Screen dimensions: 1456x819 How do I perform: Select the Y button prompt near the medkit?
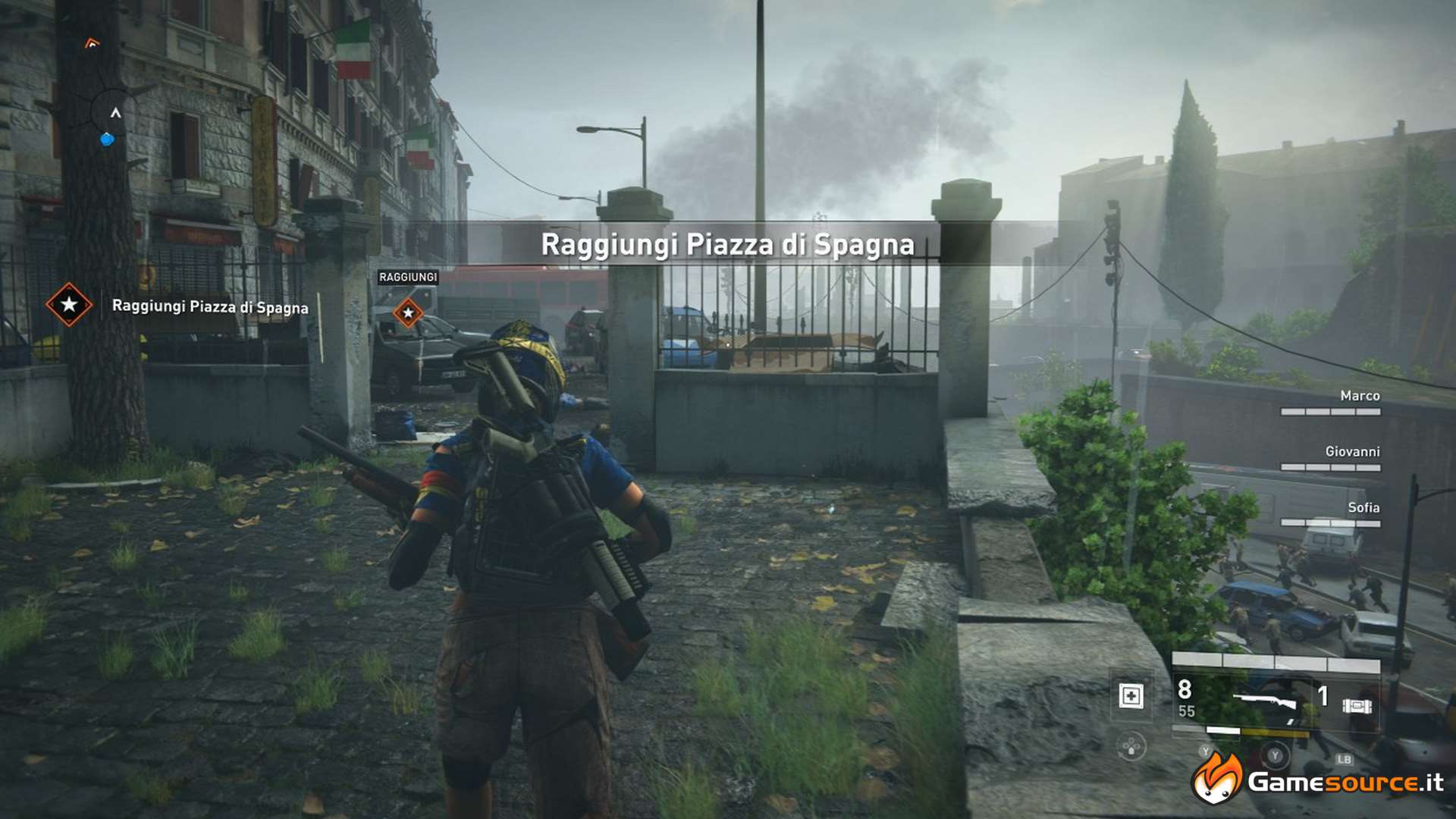1206,751
